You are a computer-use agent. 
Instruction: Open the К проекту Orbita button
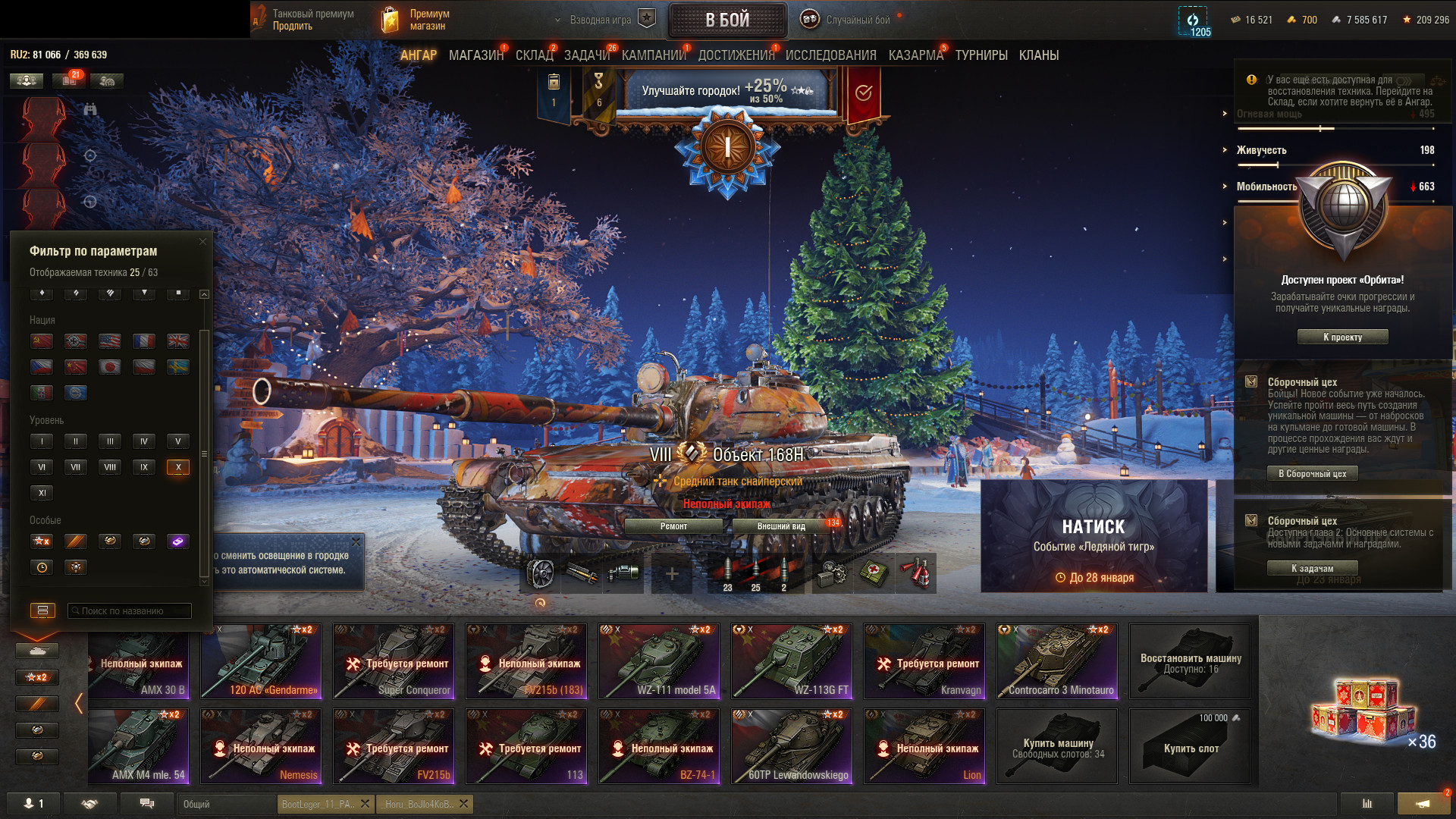[x=1342, y=337]
